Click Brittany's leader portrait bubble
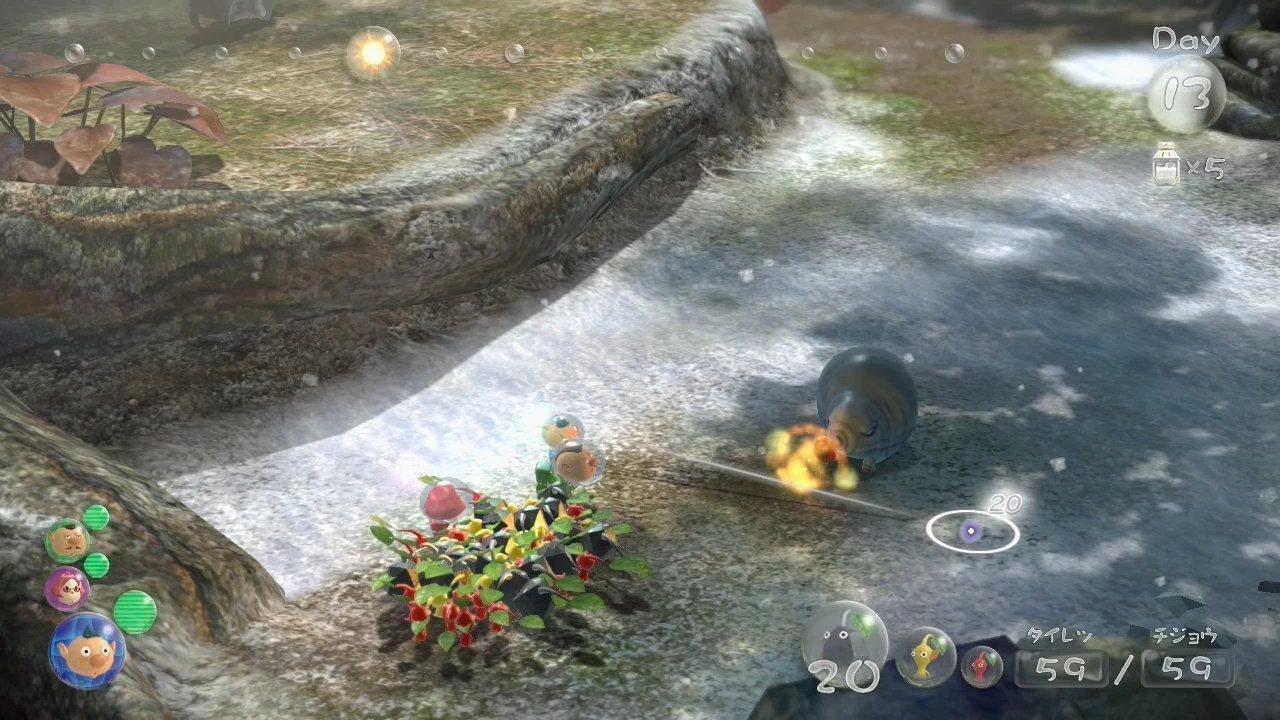Screen dimensions: 1280x720 64,587
